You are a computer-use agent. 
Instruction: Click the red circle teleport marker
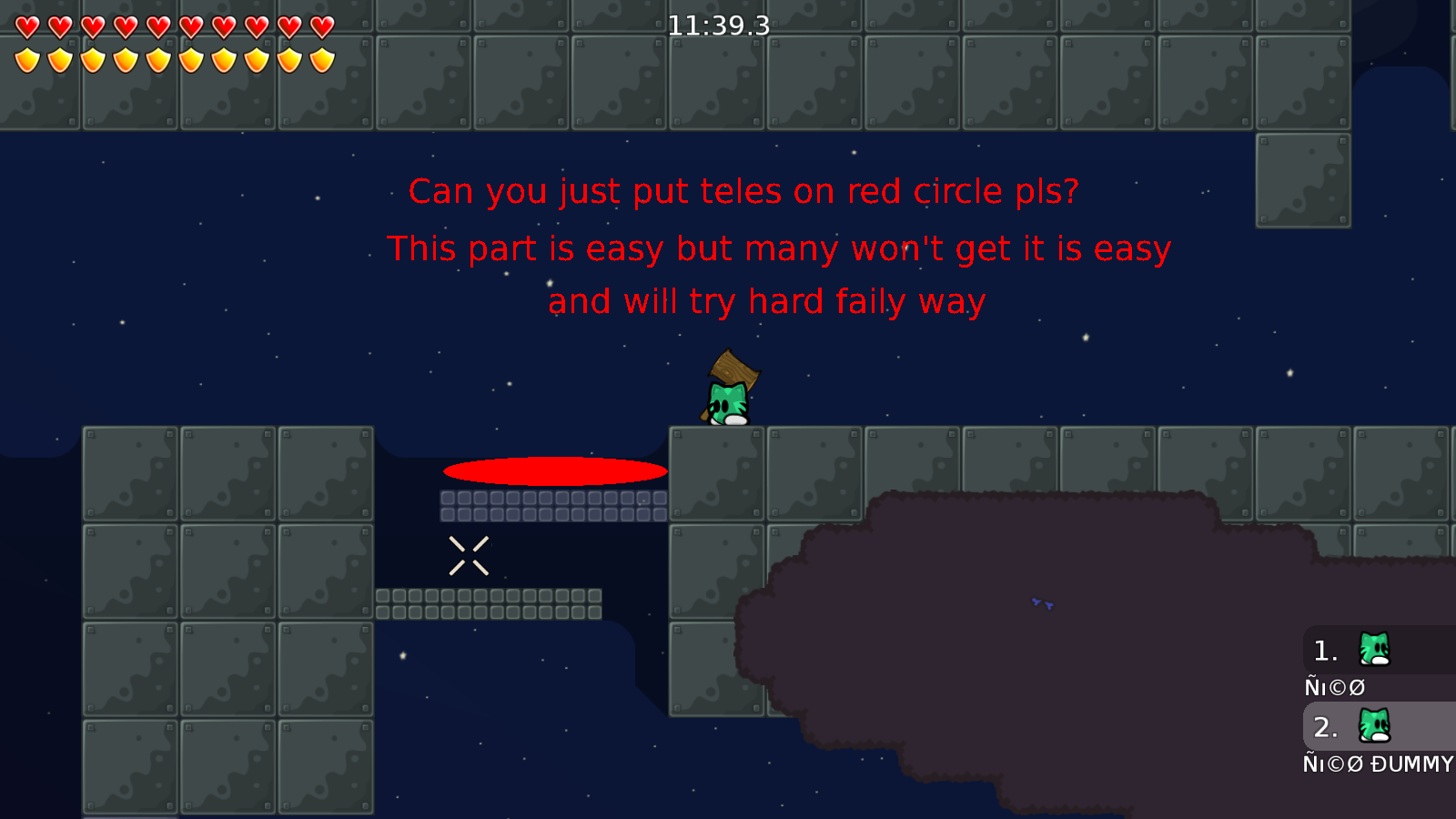click(554, 470)
